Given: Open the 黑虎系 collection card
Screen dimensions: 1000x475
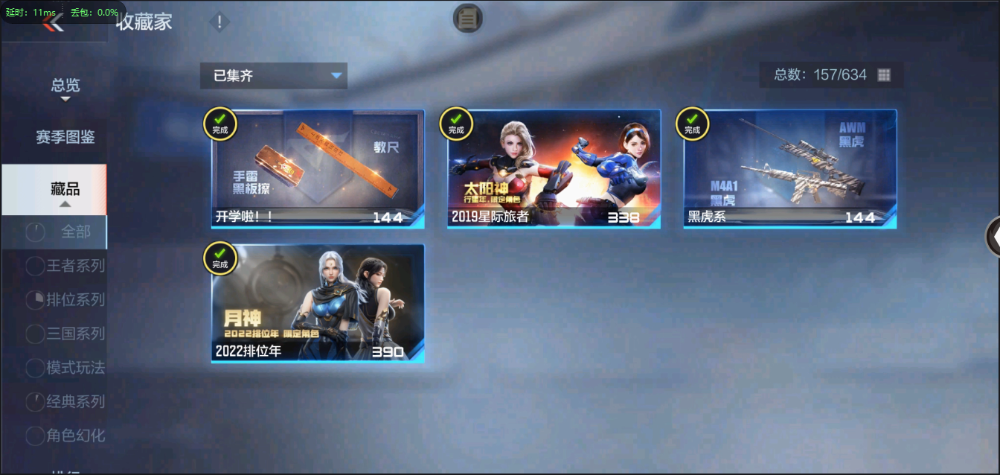Looking at the screenshot, I should 790,168.
